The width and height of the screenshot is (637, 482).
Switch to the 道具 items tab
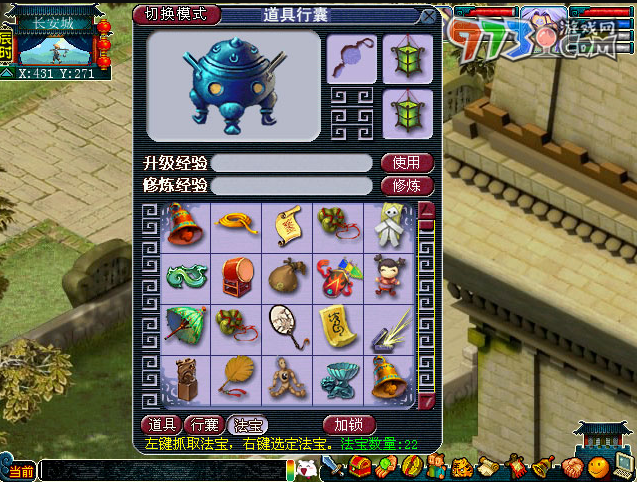pyautogui.click(x=161, y=424)
